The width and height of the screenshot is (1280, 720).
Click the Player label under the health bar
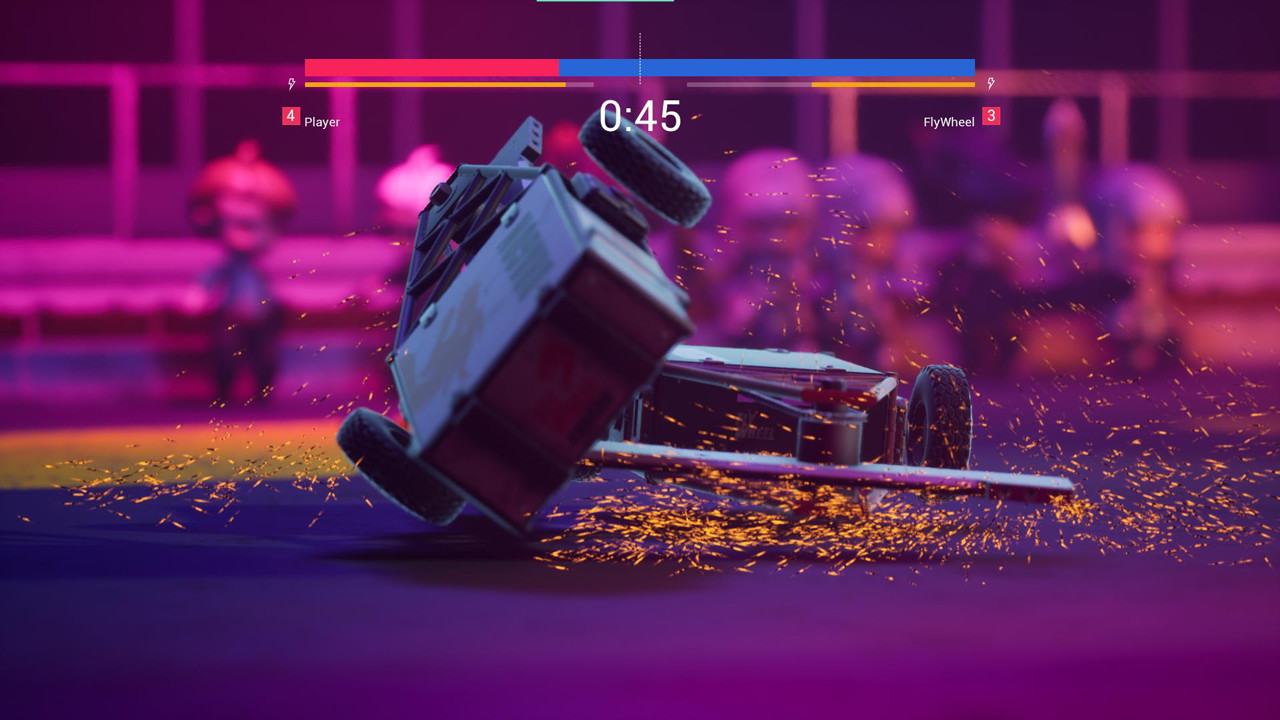(324, 123)
